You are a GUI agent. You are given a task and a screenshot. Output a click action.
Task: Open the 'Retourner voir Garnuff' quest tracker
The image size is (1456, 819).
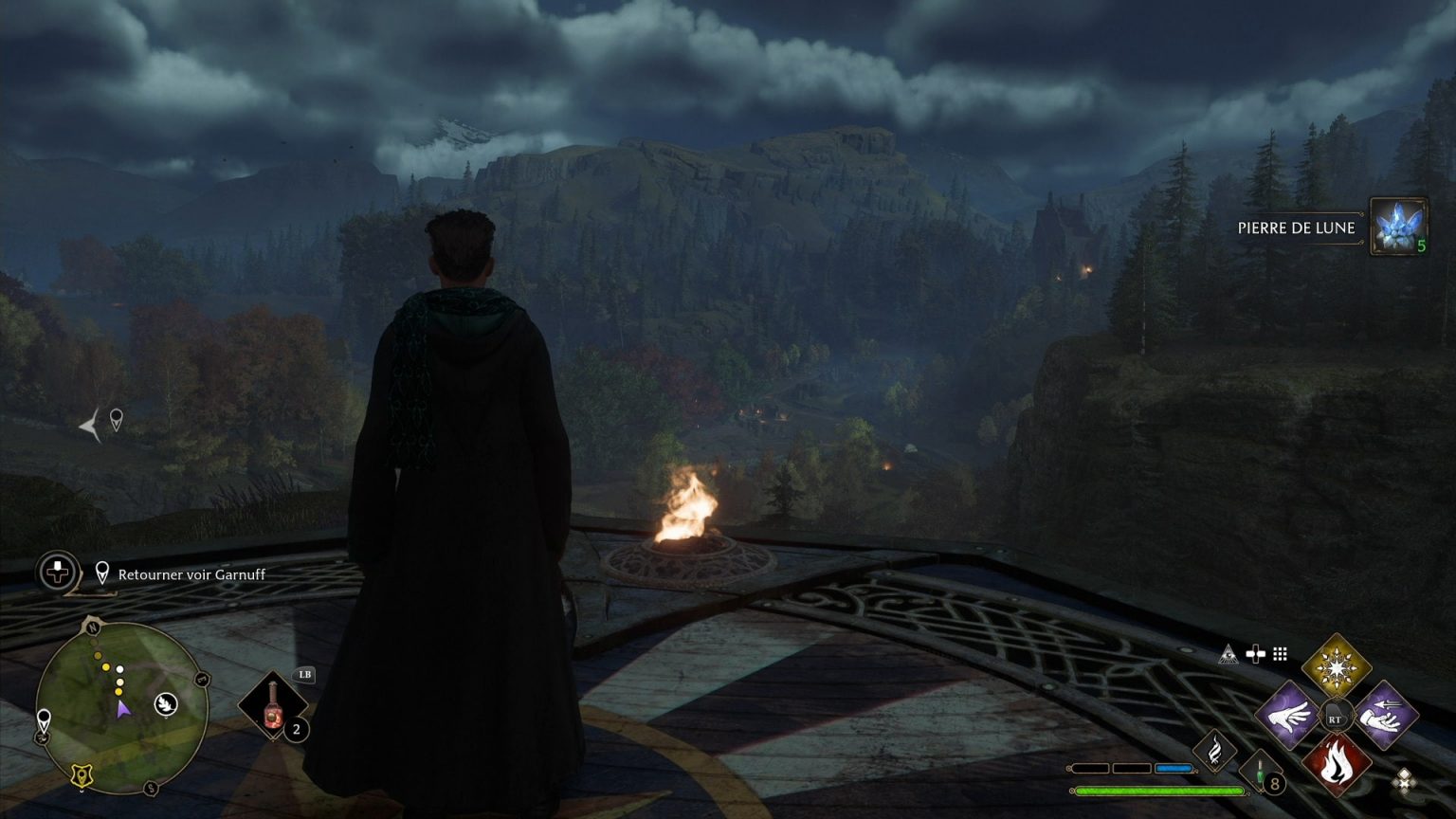click(x=191, y=574)
